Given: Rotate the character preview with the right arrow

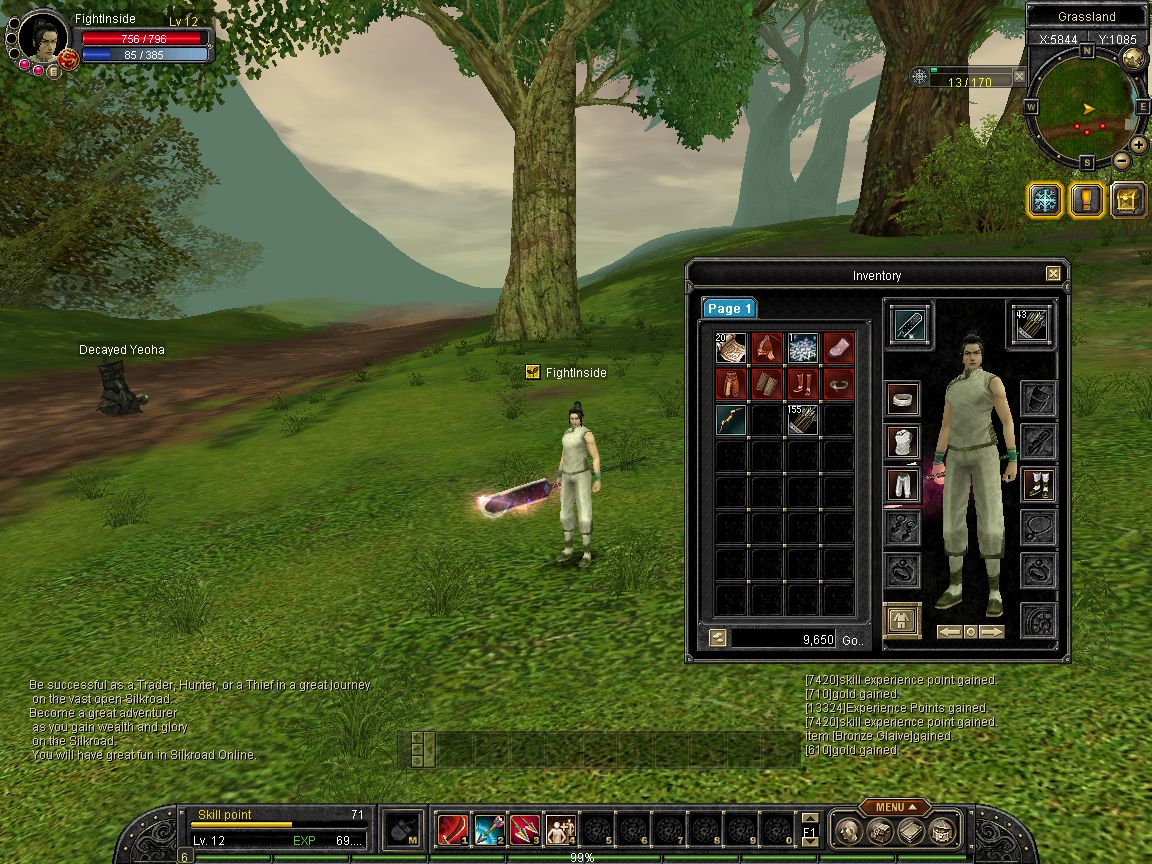Looking at the screenshot, I should [991, 632].
